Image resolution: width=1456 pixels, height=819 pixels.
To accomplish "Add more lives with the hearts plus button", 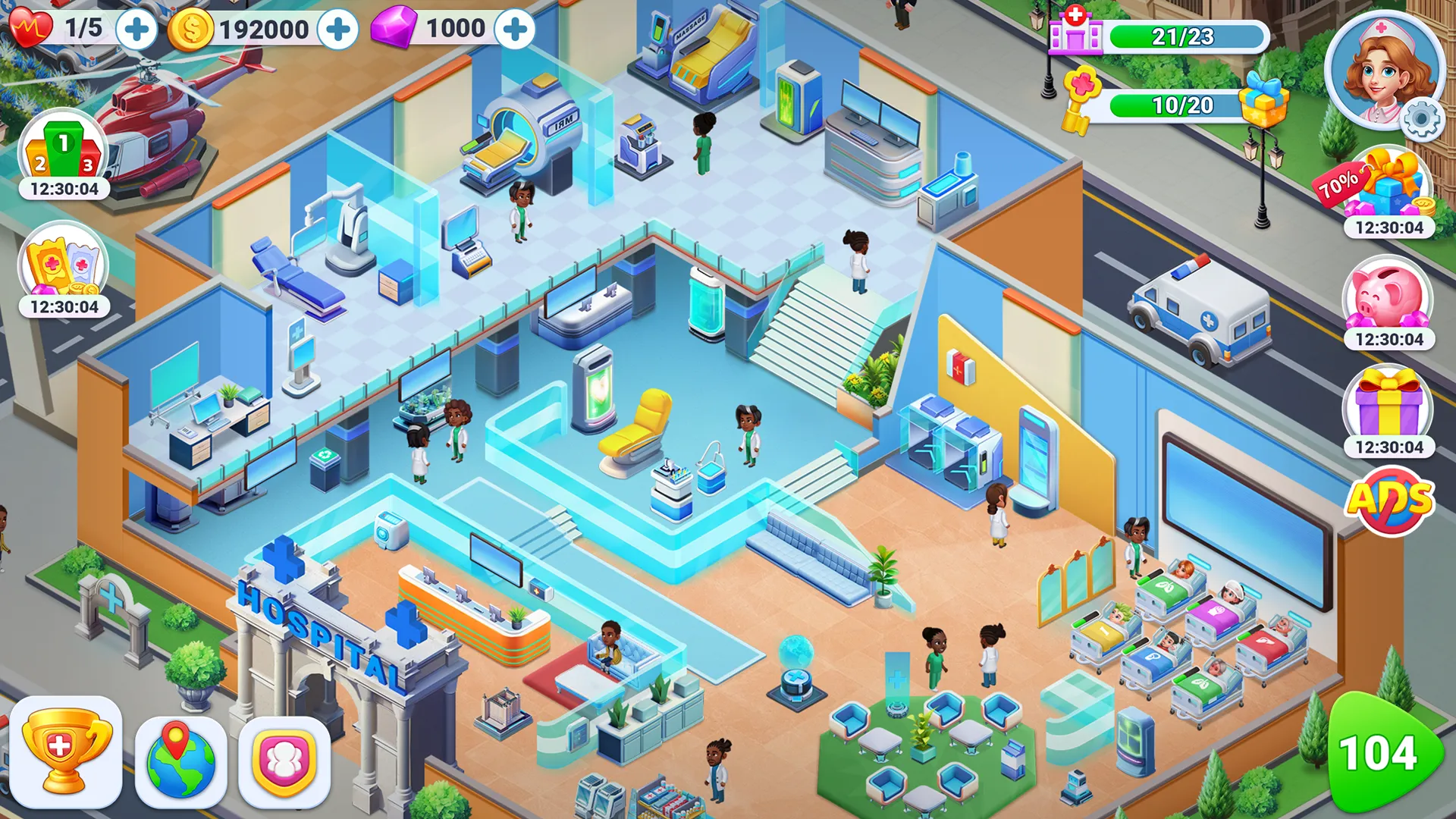I will pyautogui.click(x=136, y=29).
